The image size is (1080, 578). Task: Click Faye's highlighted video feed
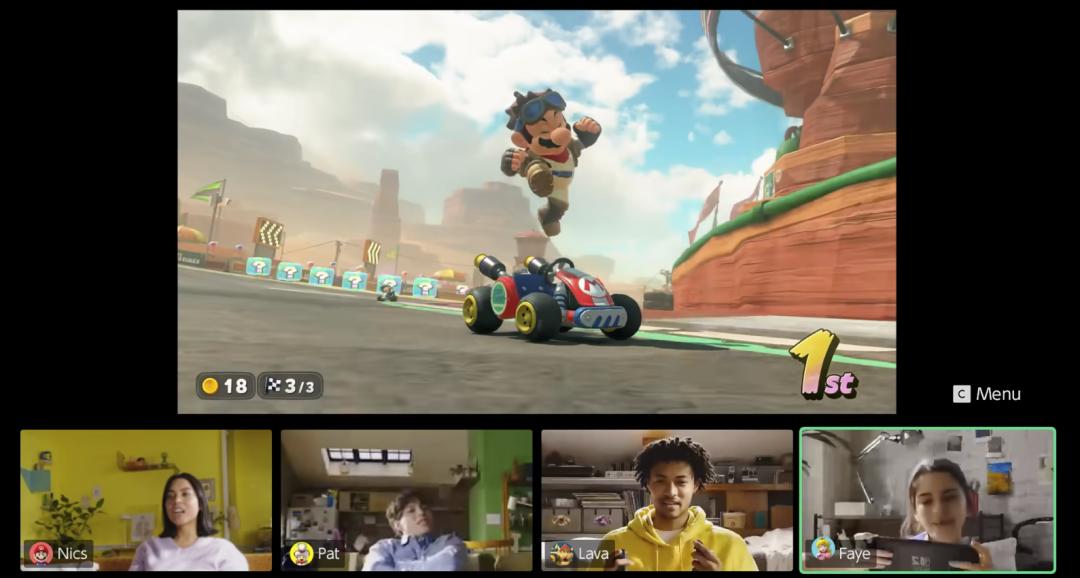point(927,500)
